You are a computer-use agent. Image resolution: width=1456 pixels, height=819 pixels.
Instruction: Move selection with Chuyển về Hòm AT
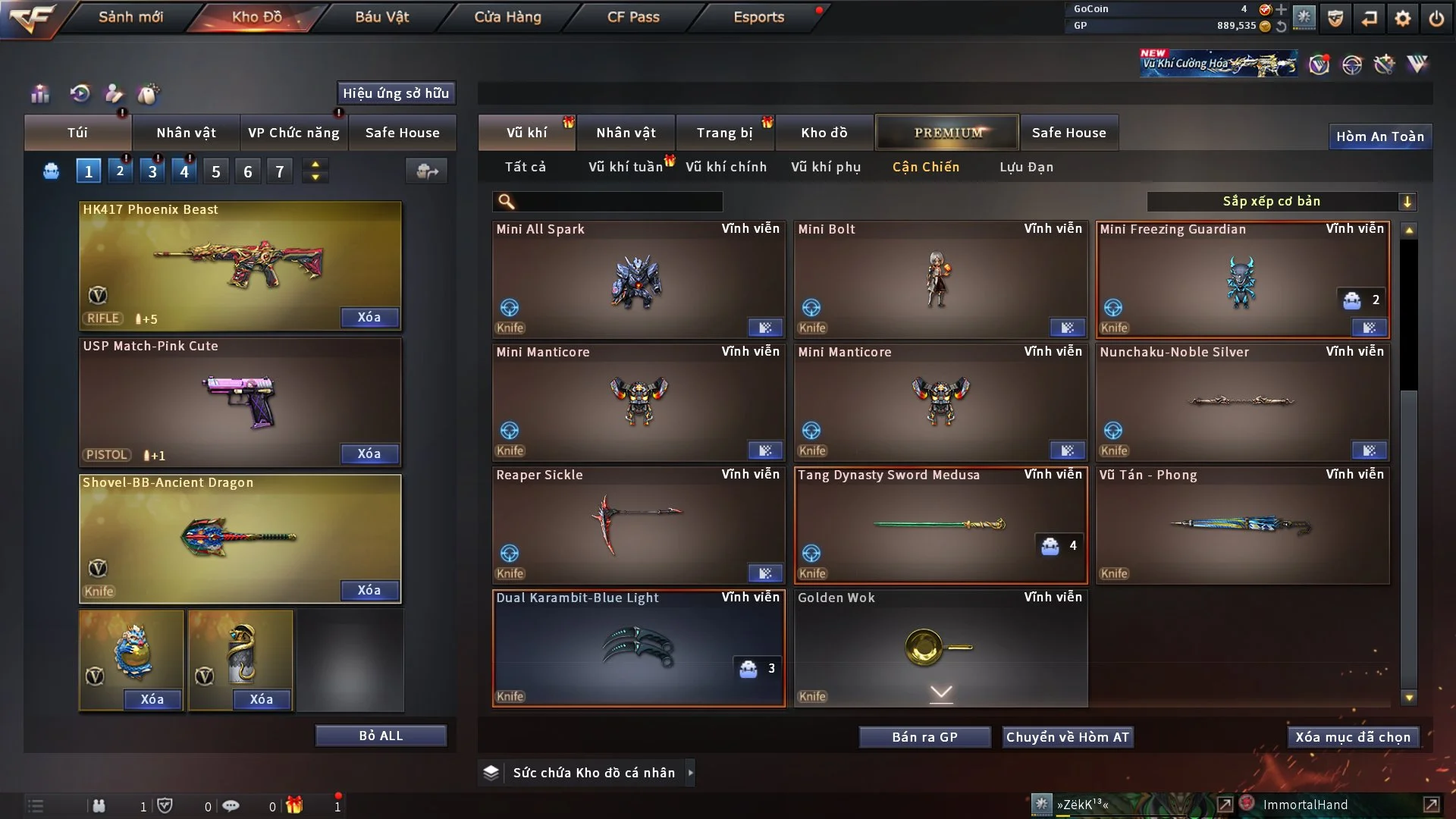point(1068,737)
